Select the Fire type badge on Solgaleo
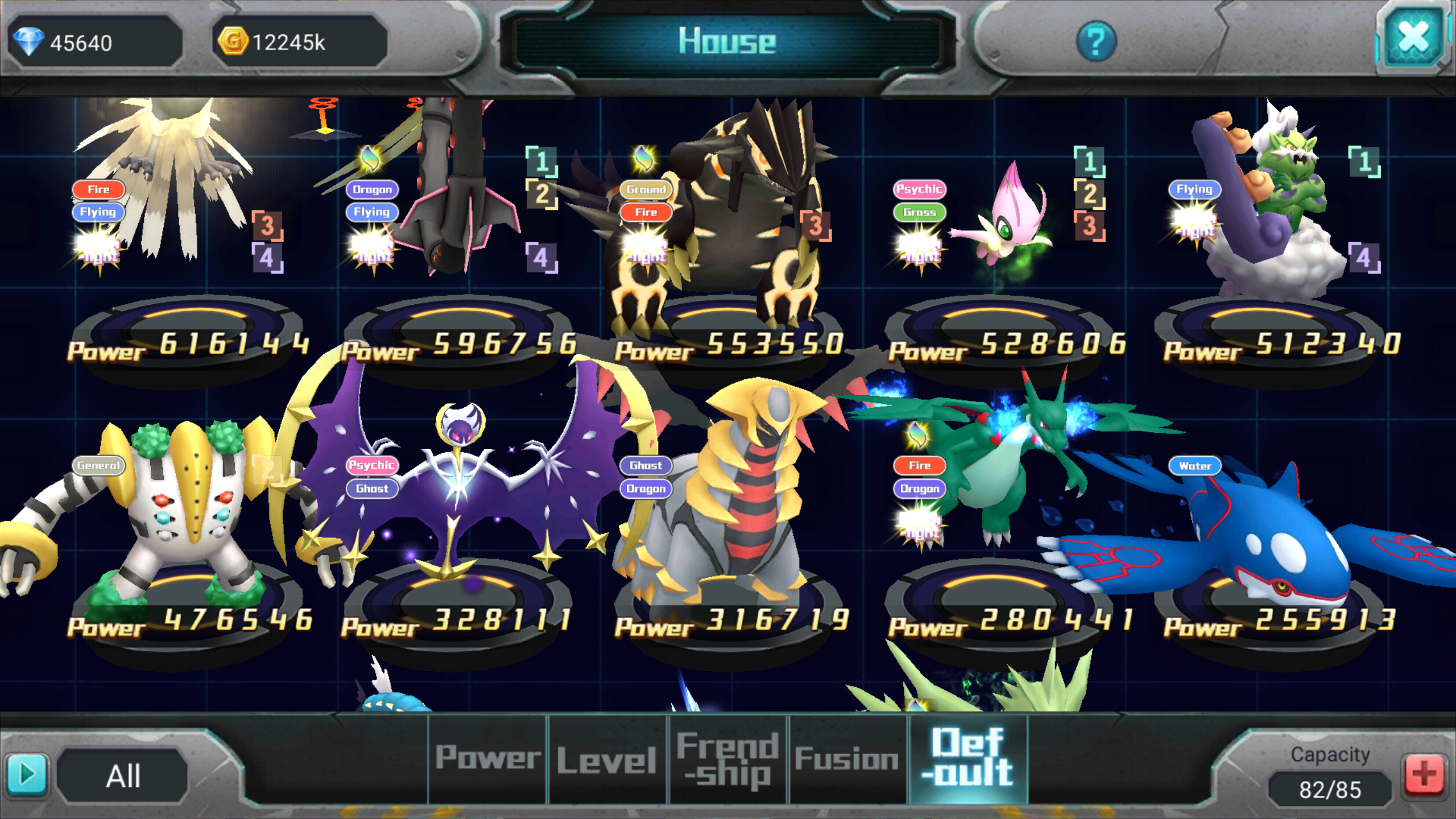Screen dimensions: 1456x819 [98, 189]
